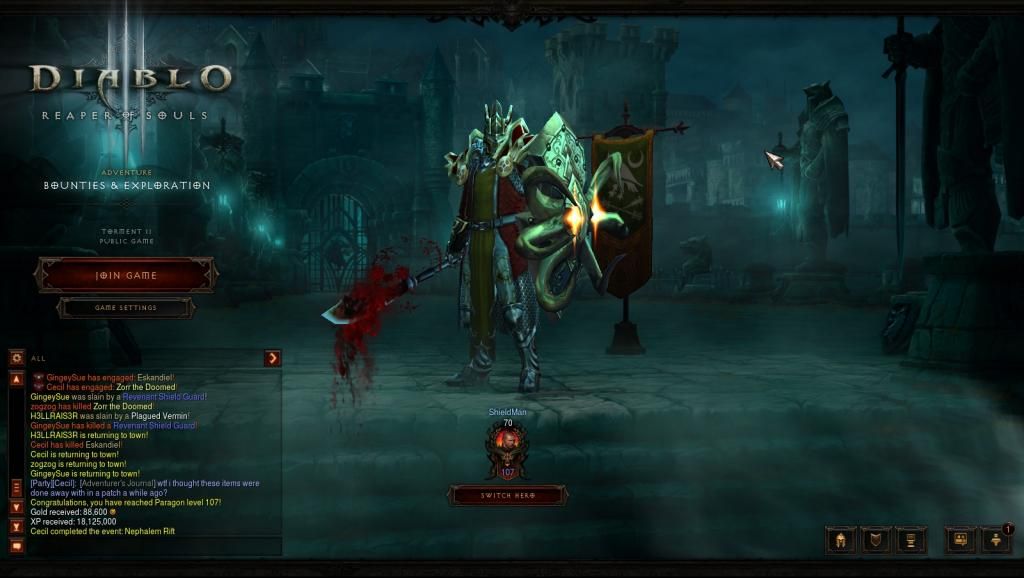This screenshot has height=578, width=1024.
Task: Switch Hero from ShieldMan
Action: pyautogui.click(x=507, y=495)
